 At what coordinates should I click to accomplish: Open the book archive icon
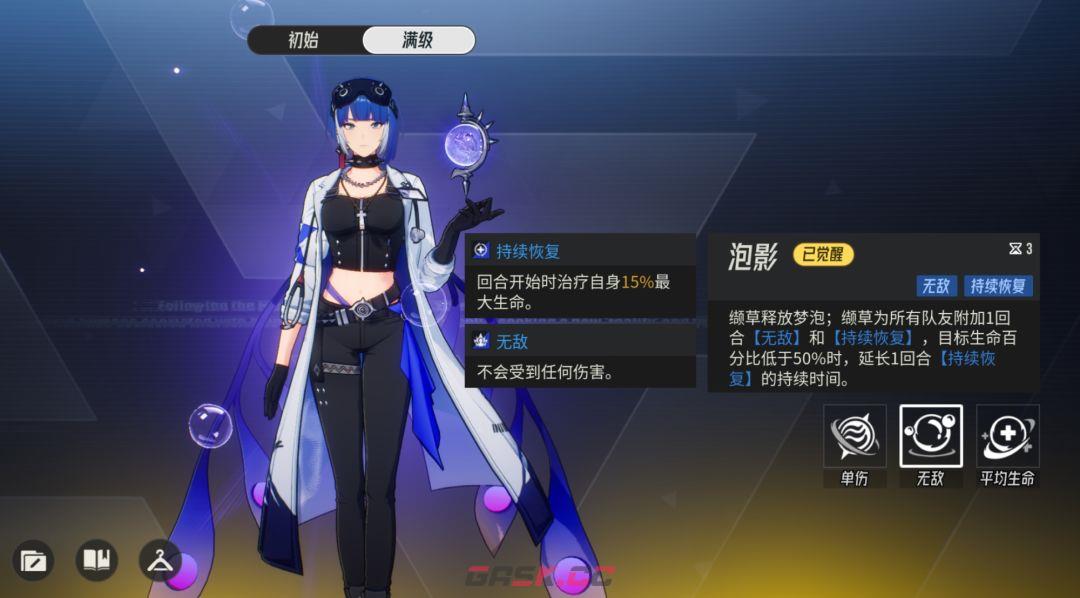[96, 560]
